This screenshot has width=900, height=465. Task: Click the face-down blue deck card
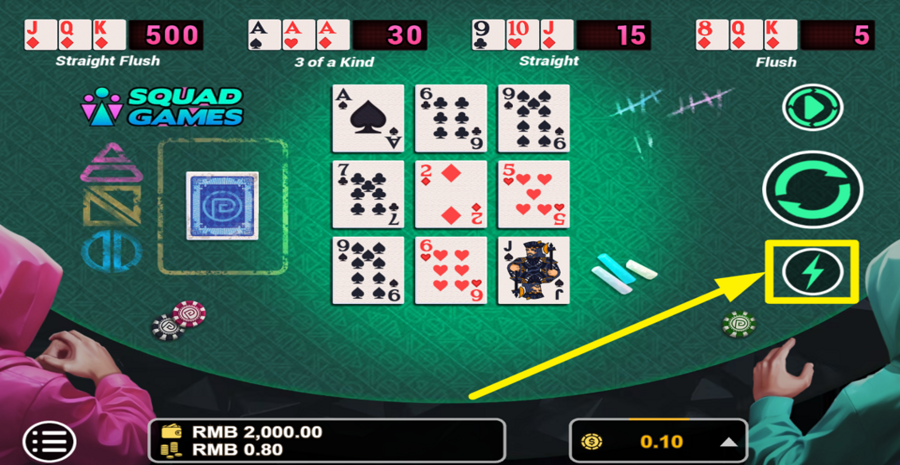coord(222,206)
